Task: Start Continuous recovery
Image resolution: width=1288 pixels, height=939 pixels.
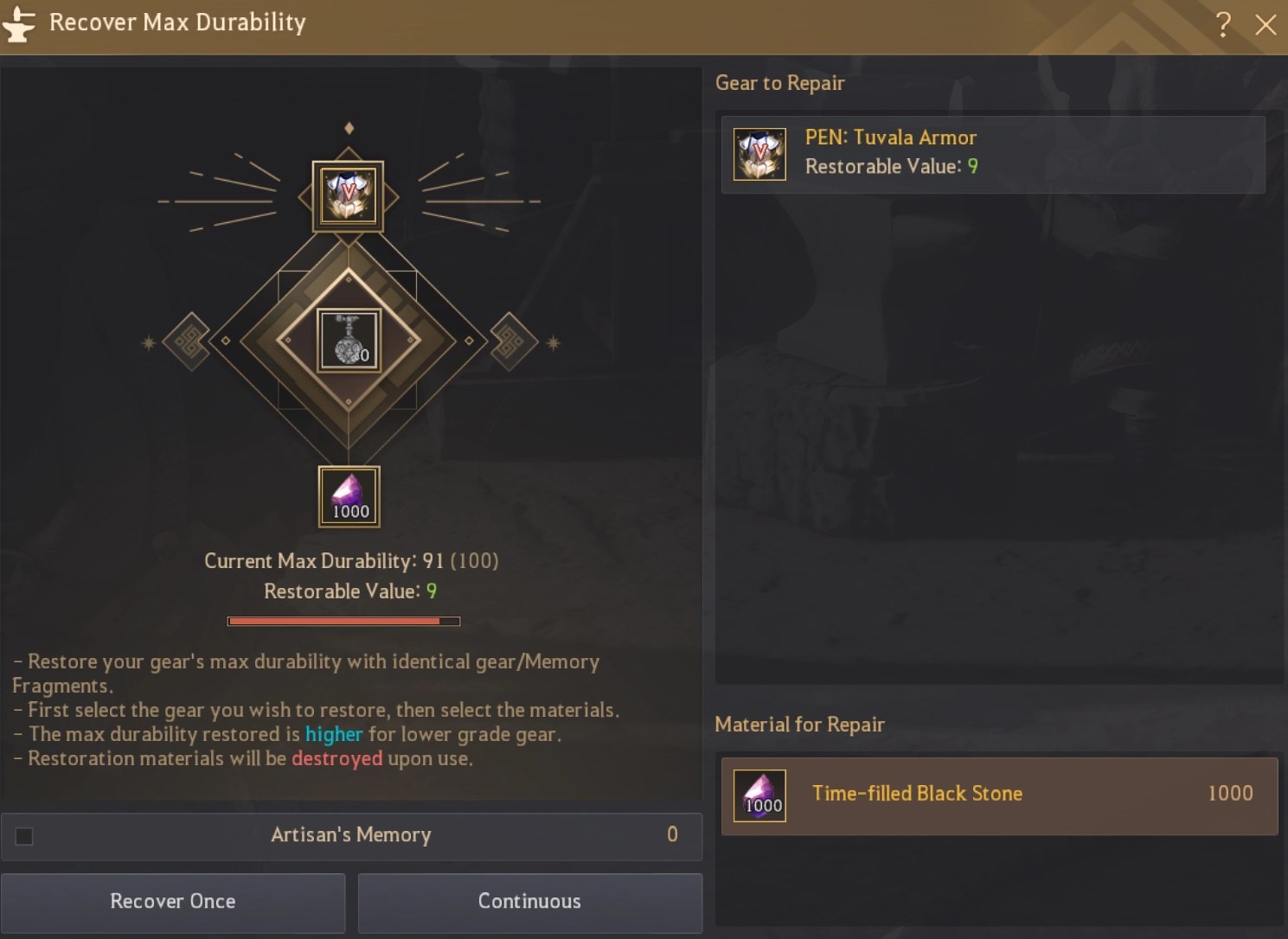Action: (529, 901)
